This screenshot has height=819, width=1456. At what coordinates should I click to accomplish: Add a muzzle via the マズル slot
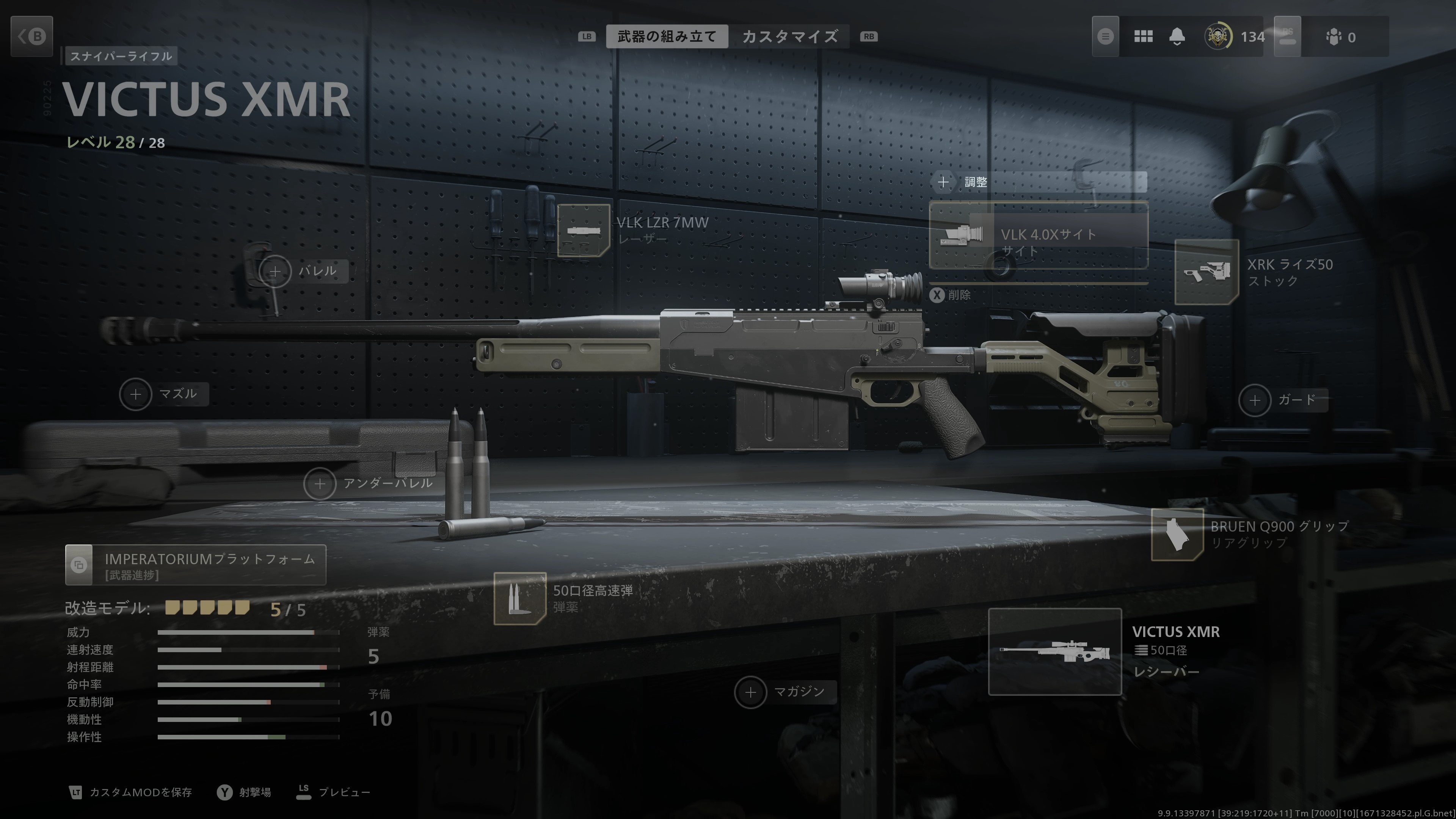(x=136, y=394)
